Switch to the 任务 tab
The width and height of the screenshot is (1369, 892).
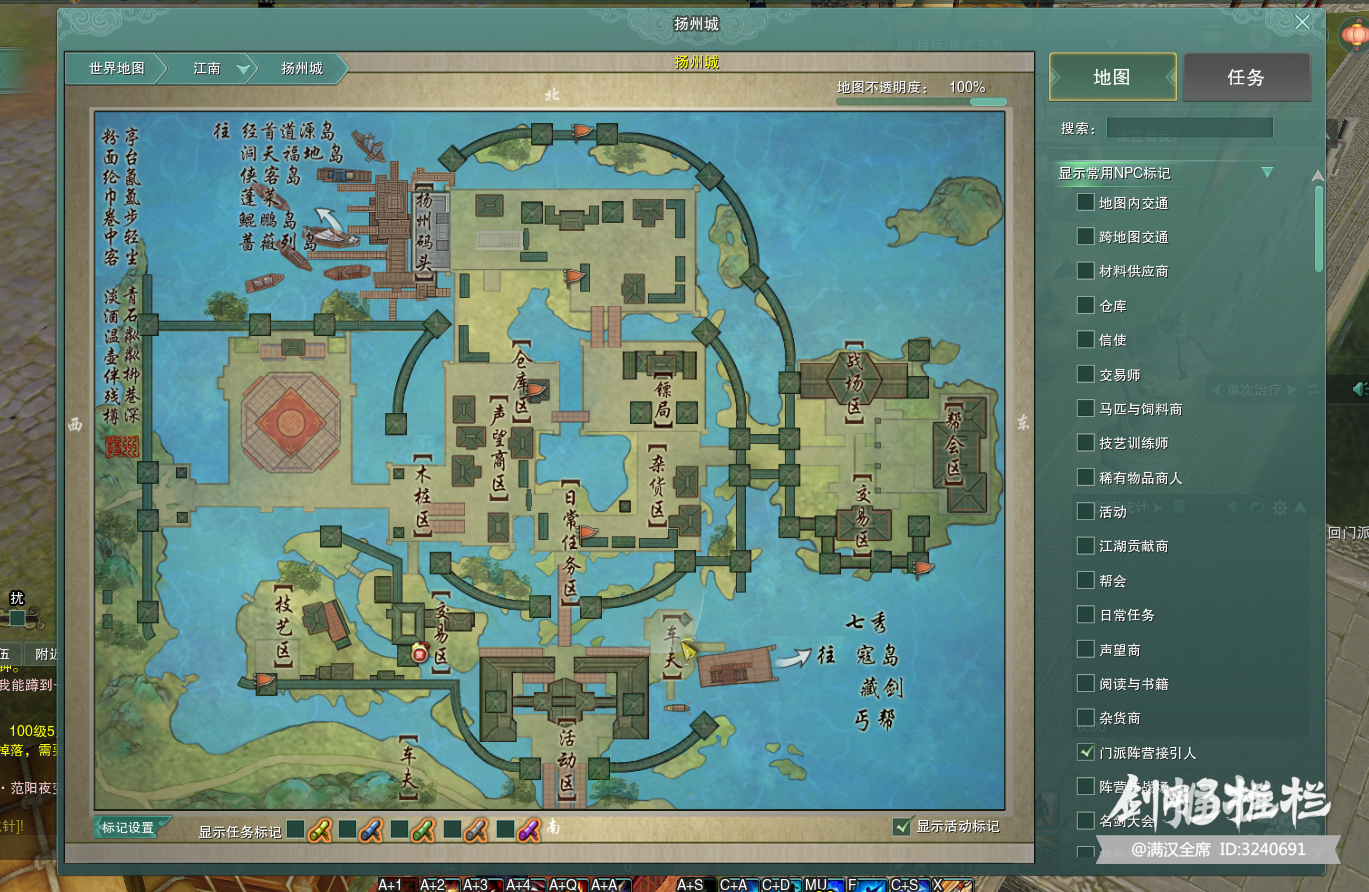click(1246, 77)
